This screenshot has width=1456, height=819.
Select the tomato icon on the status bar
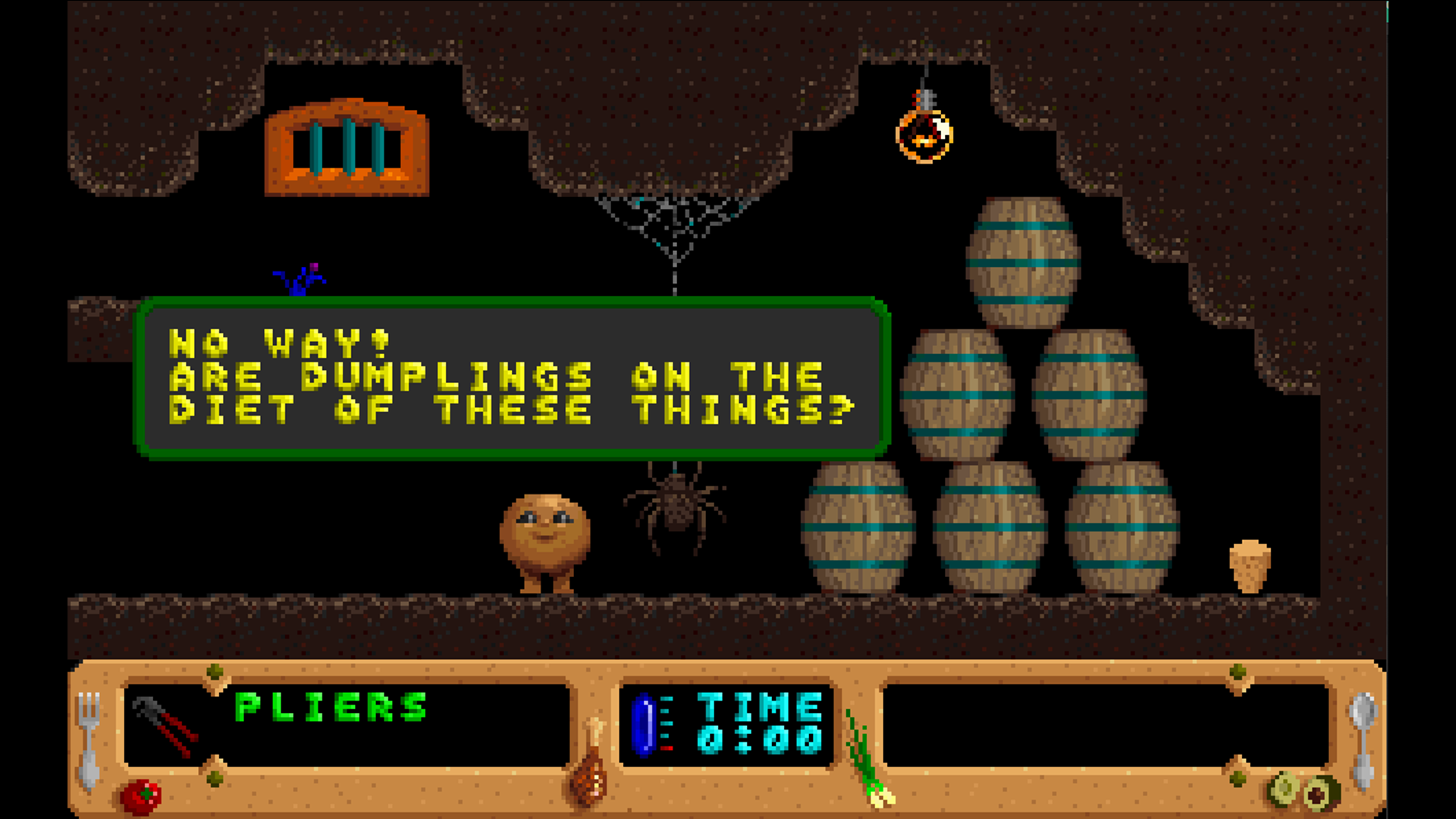pos(140,795)
